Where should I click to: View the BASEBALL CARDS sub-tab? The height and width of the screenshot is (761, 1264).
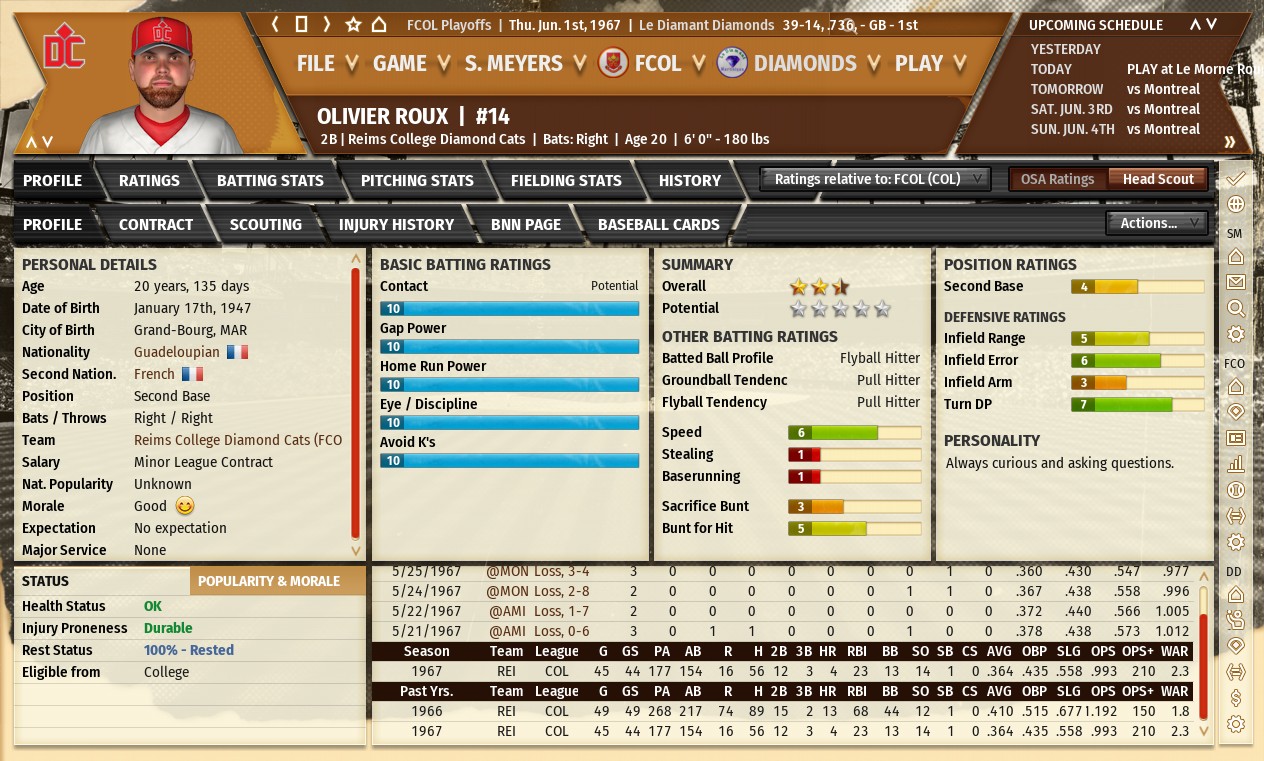pos(658,225)
